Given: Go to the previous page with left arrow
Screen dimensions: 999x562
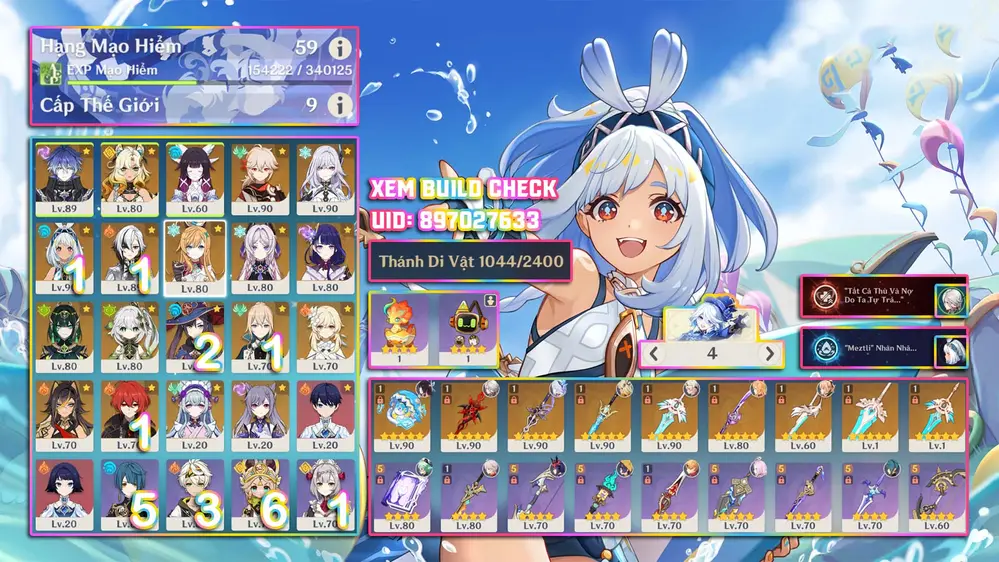Looking at the screenshot, I should [654, 353].
